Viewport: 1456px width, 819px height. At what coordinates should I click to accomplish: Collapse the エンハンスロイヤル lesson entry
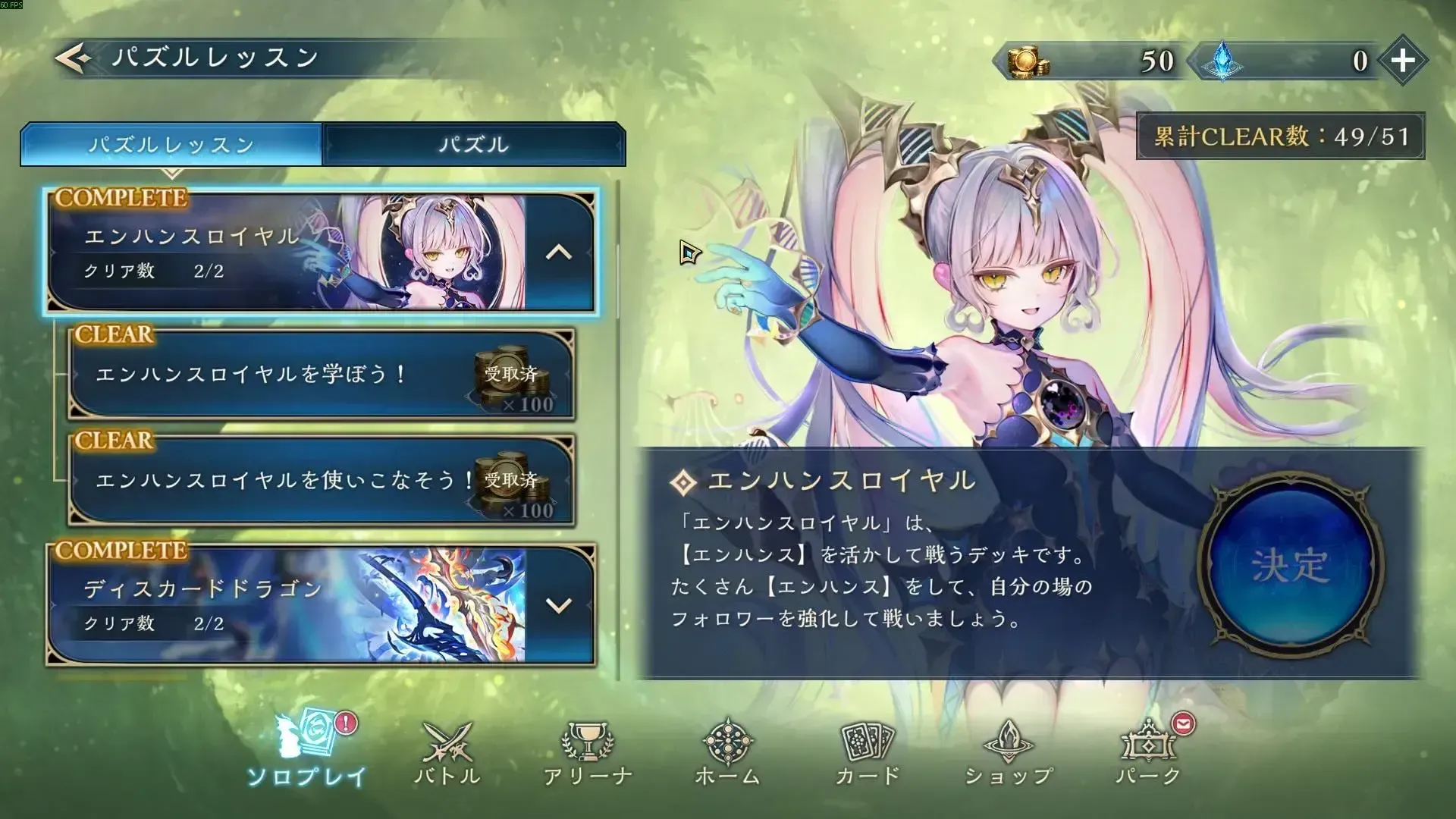557,250
